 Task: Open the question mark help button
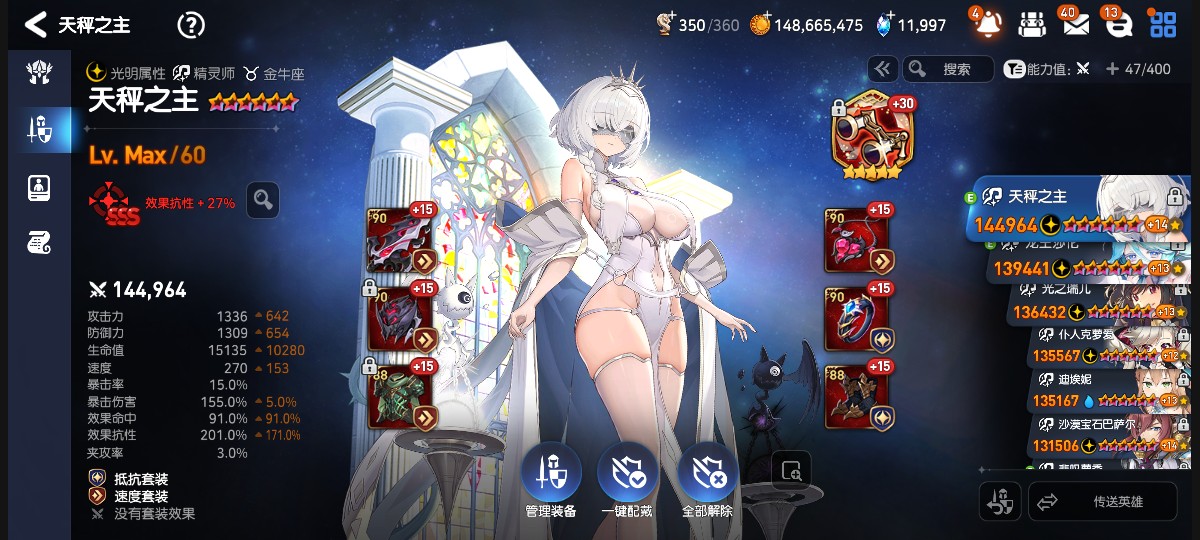tap(190, 25)
